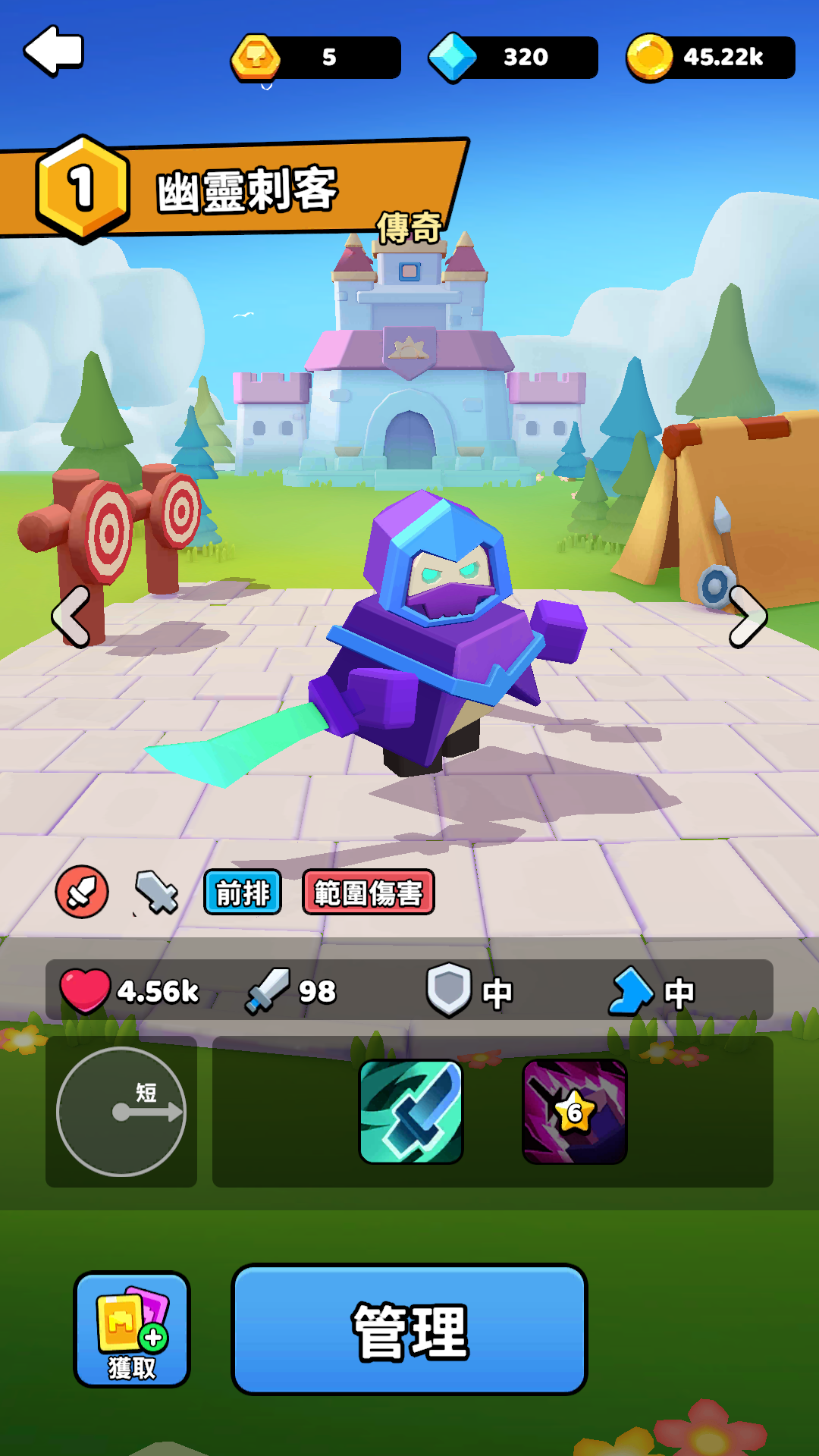Screen dimensions: 819x1456
Task: Show the next character with right arrow
Action: click(x=748, y=617)
